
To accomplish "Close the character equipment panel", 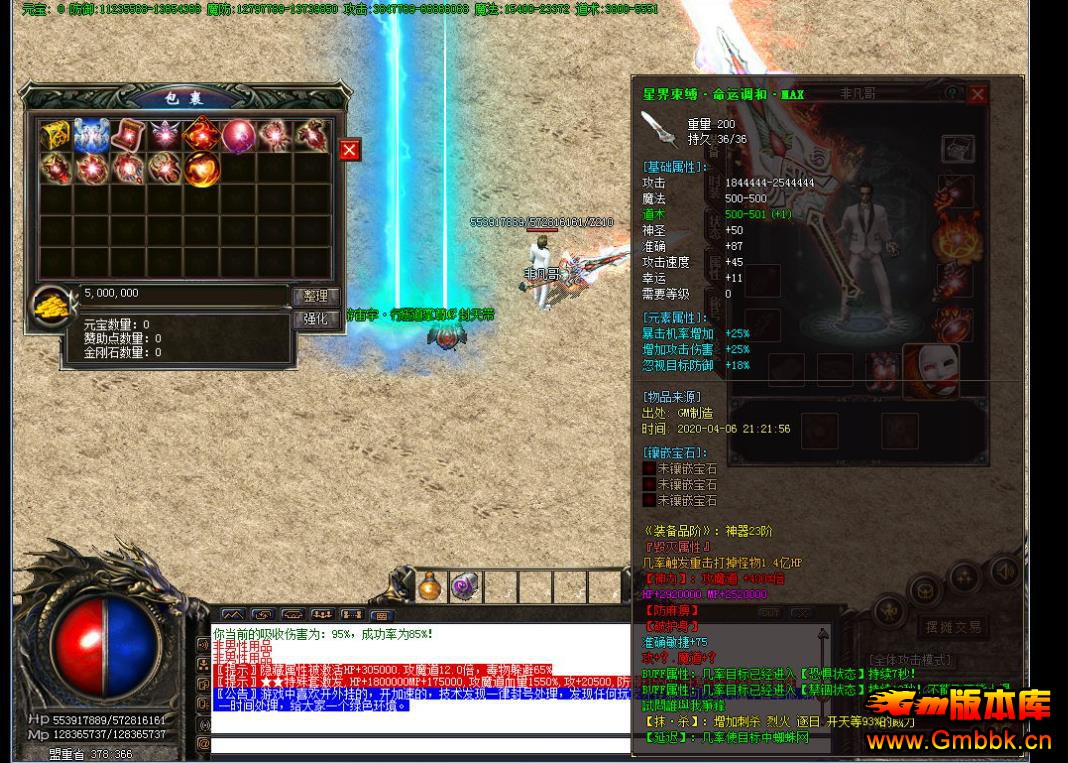I will (x=977, y=94).
